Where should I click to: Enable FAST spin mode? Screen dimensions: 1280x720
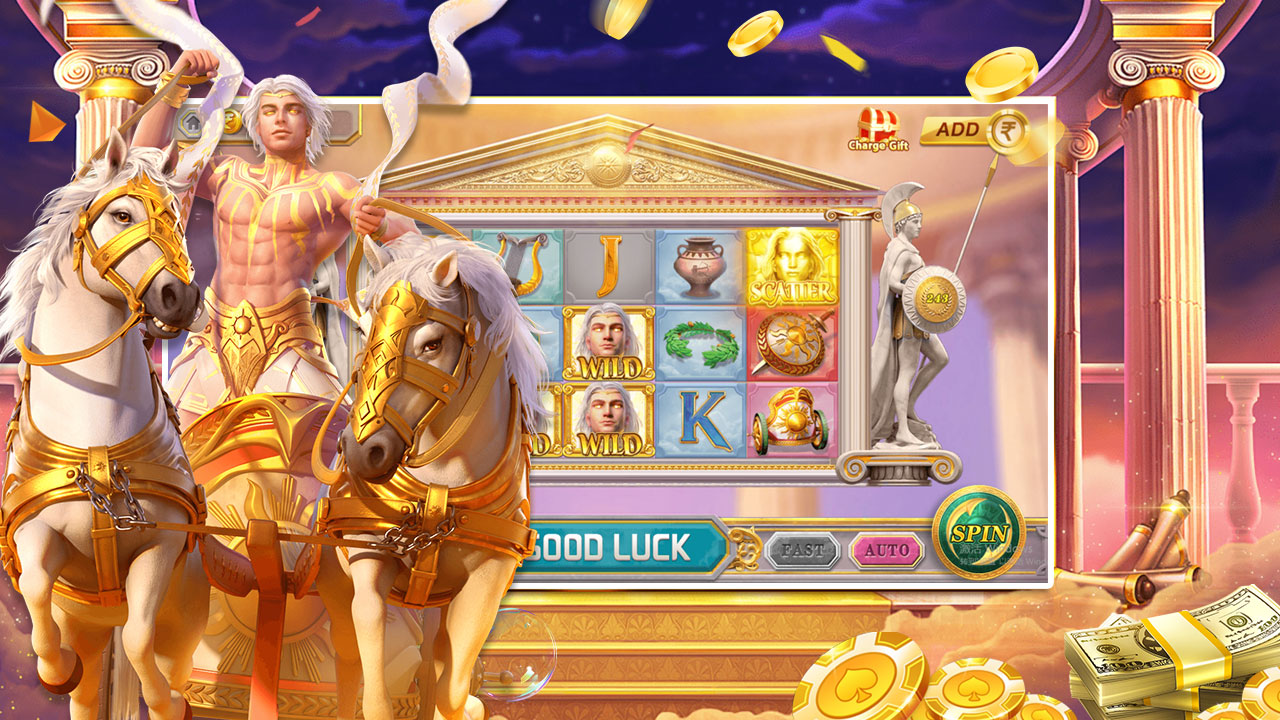coord(803,550)
